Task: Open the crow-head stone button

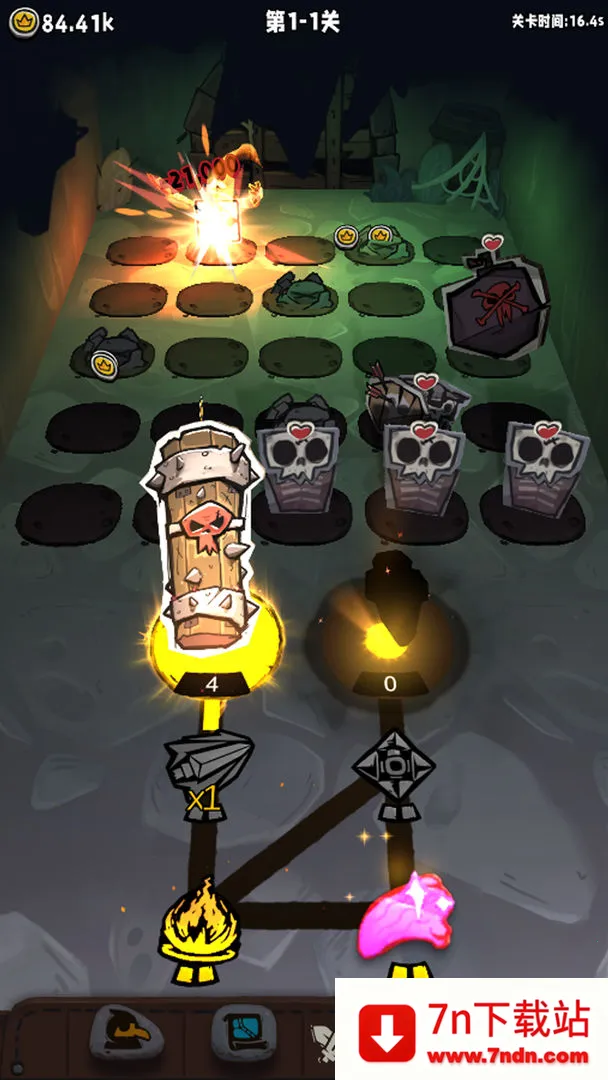Action: click(122, 1034)
